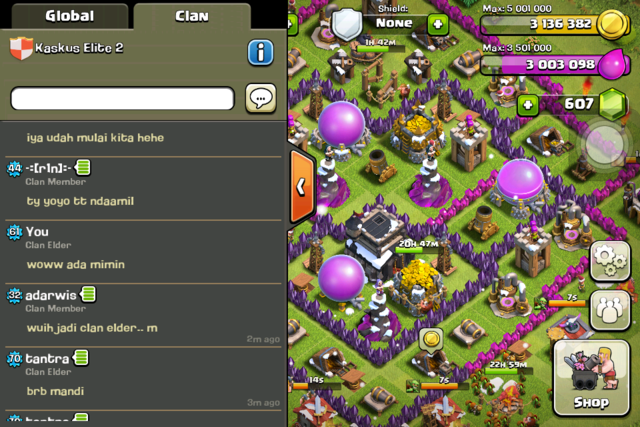Image resolution: width=640 pixels, height=427 pixels.
Task: Open Kaskus Elite 2 clan info
Action: (260, 52)
